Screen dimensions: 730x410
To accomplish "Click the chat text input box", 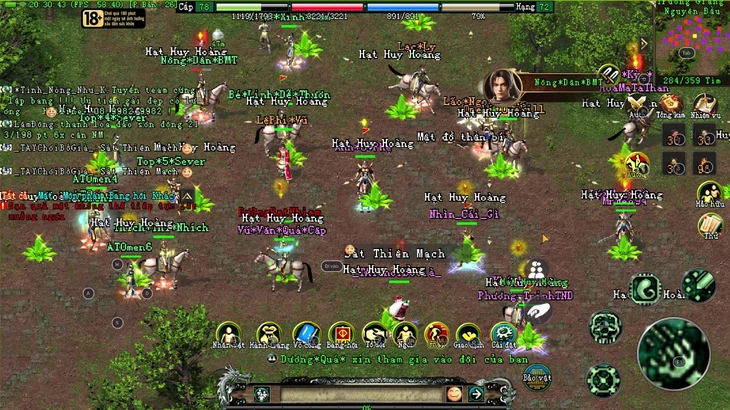I will pyautogui.click(x=364, y=395).
